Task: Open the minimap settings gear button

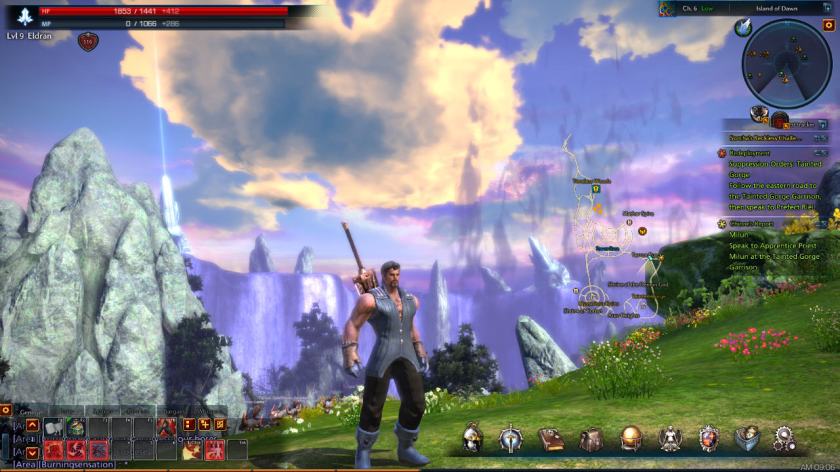Action: coord(828,25)
